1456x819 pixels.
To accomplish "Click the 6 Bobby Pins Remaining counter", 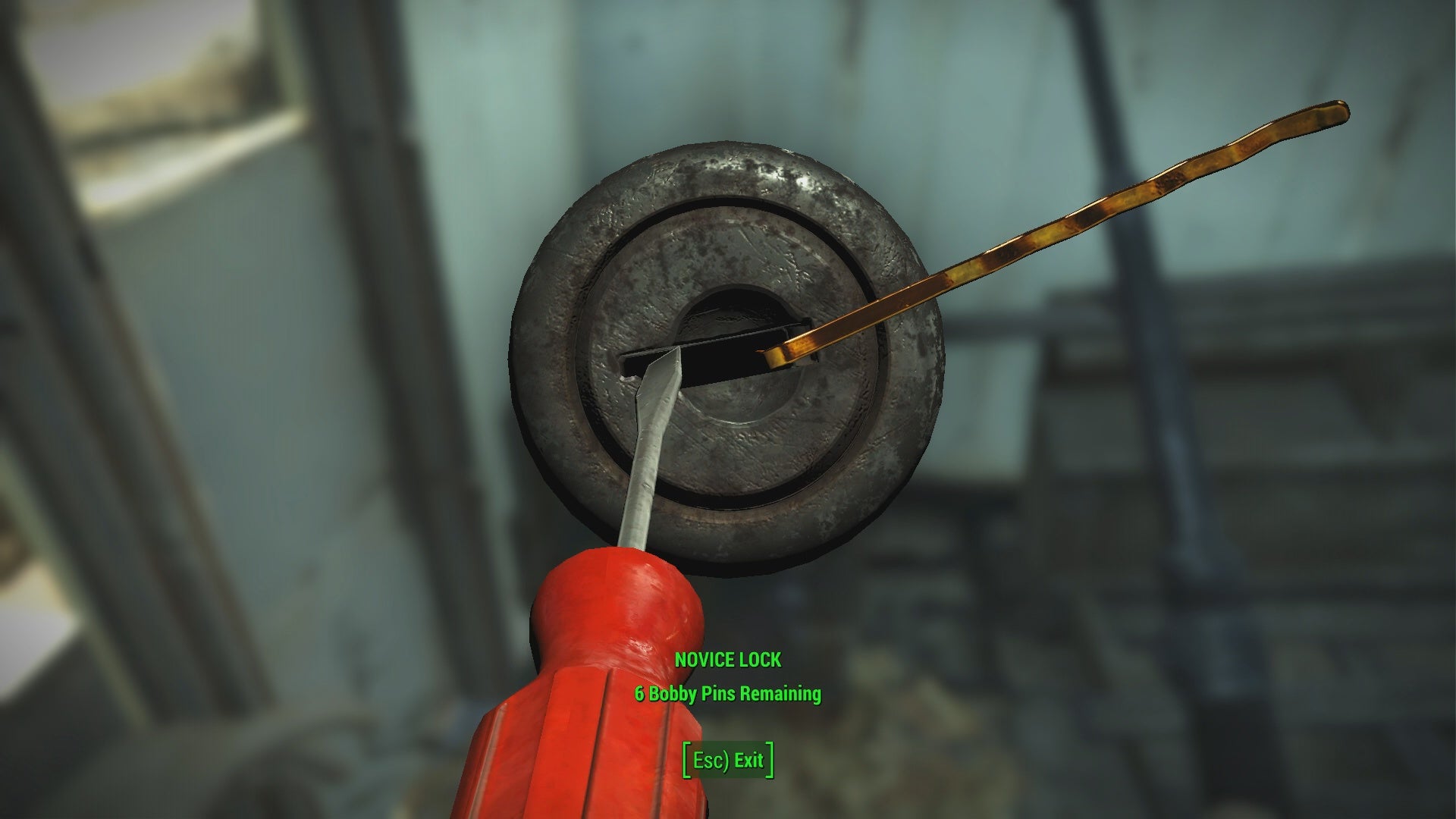I will coord(726,692).
